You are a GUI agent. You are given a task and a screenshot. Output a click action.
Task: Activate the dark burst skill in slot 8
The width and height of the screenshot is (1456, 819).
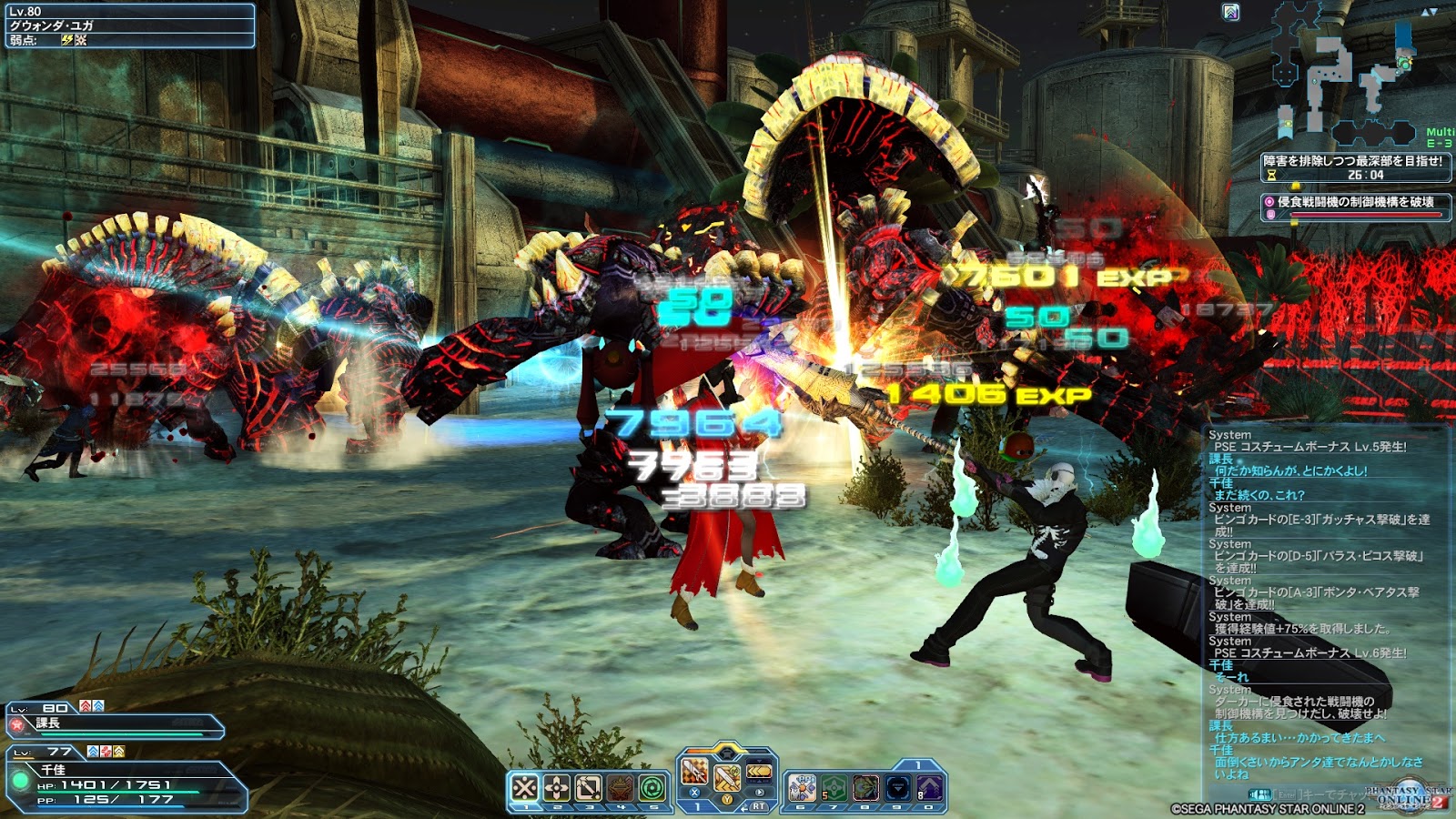865,787
